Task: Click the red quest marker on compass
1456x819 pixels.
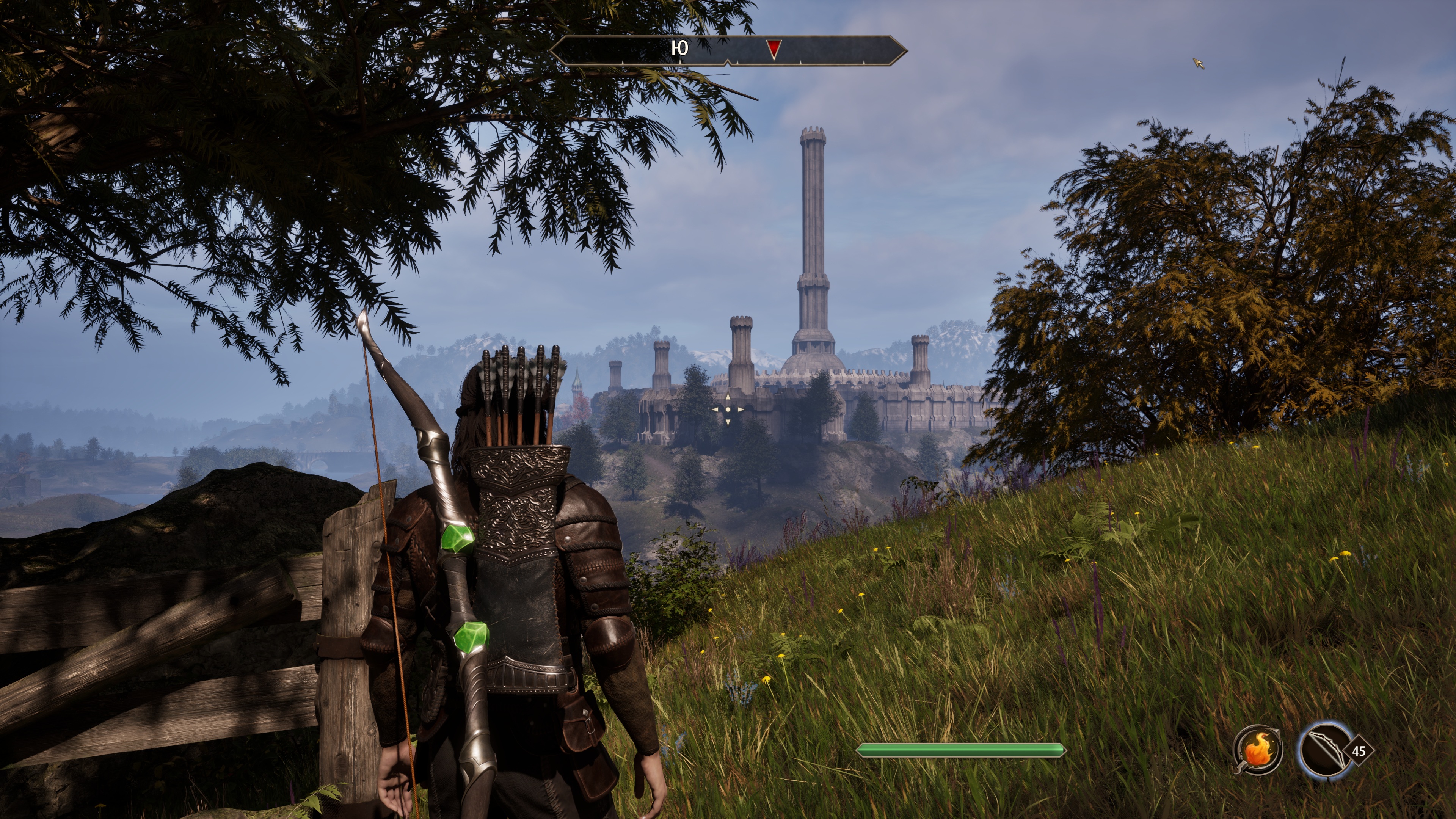Action: pyautogui.click(x=774, y=49)
